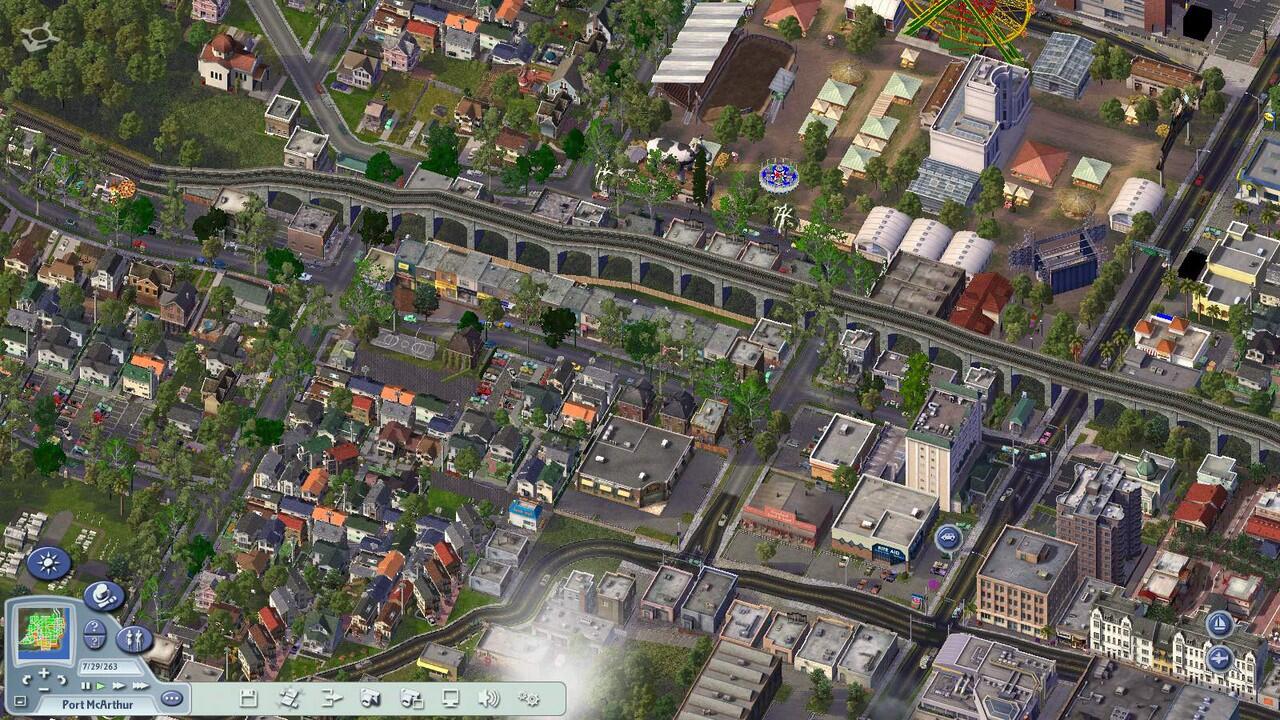Toggle the three-dots options button

tap(171, 698)
